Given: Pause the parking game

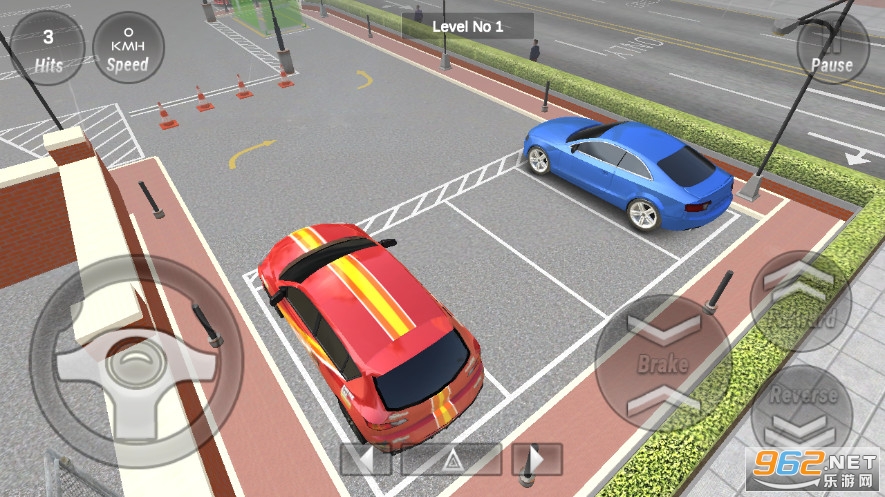Looking at the screenshot, I should click(832, 48).
